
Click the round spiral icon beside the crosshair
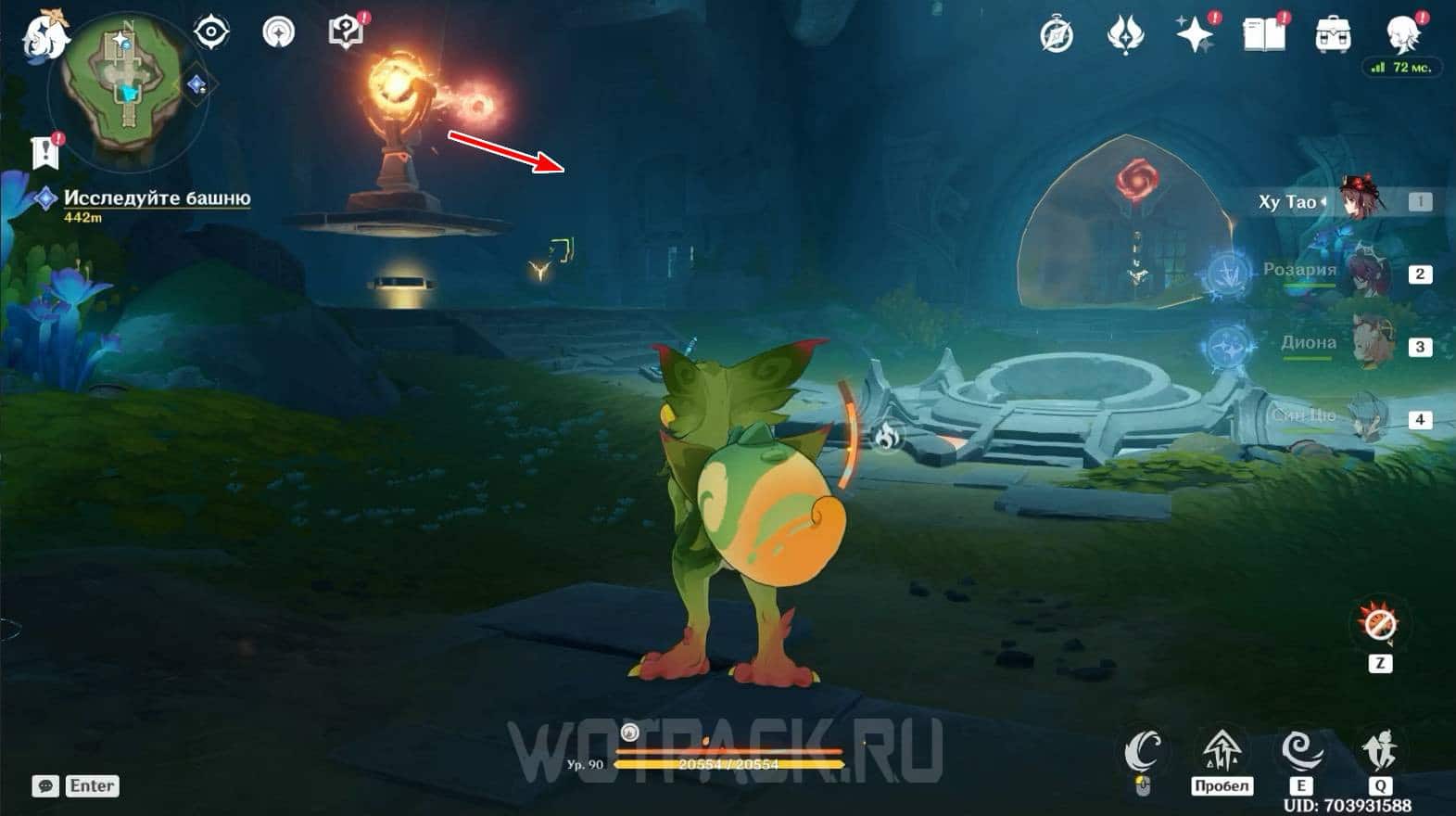coord(278,32)
